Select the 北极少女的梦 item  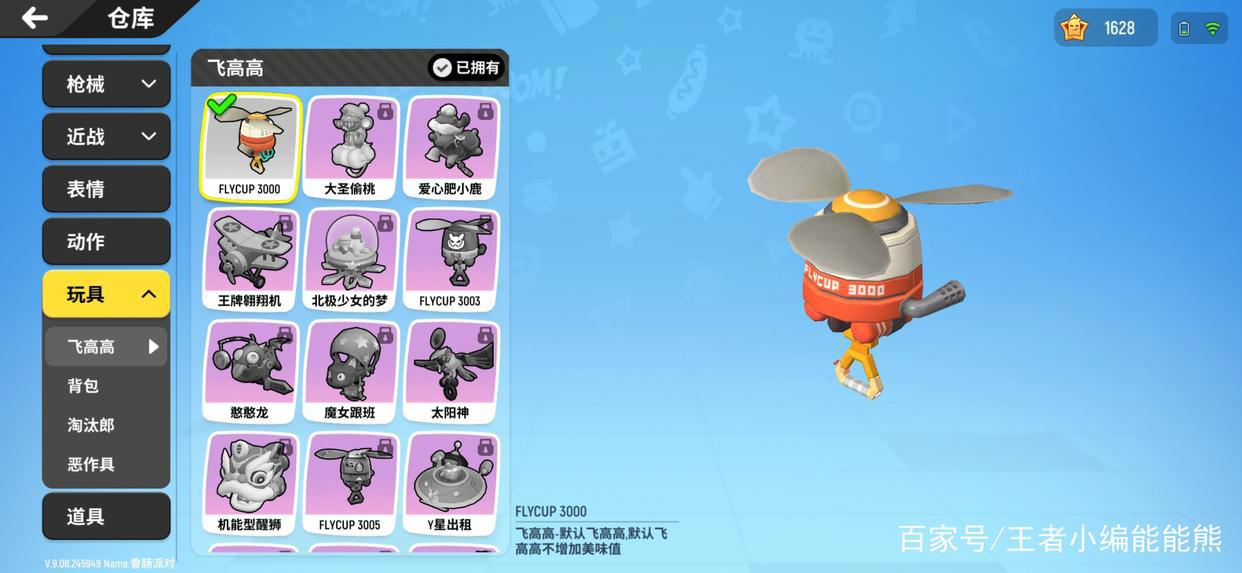[350, 260]
